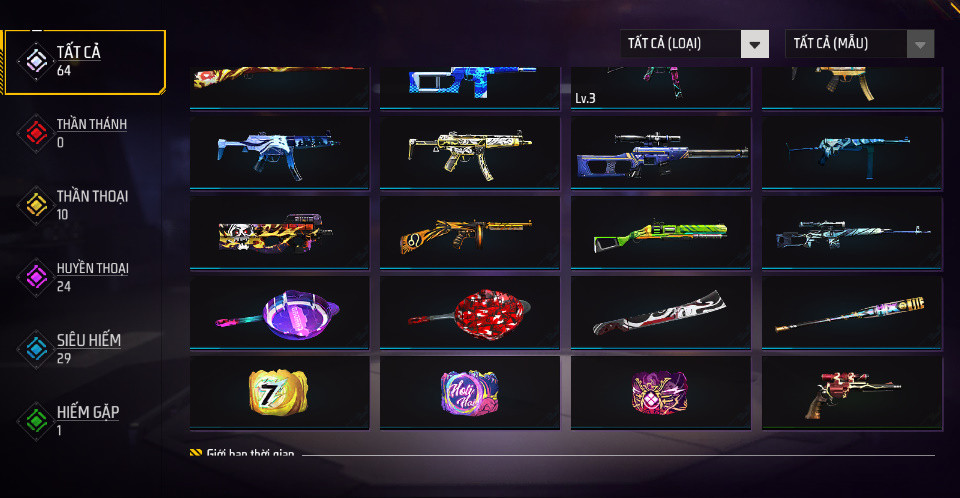This screenshot has height=498, width=960.
Task: Expand the Tất Cả (Mẫu) dropdown
Action: (x=860, y=44)
